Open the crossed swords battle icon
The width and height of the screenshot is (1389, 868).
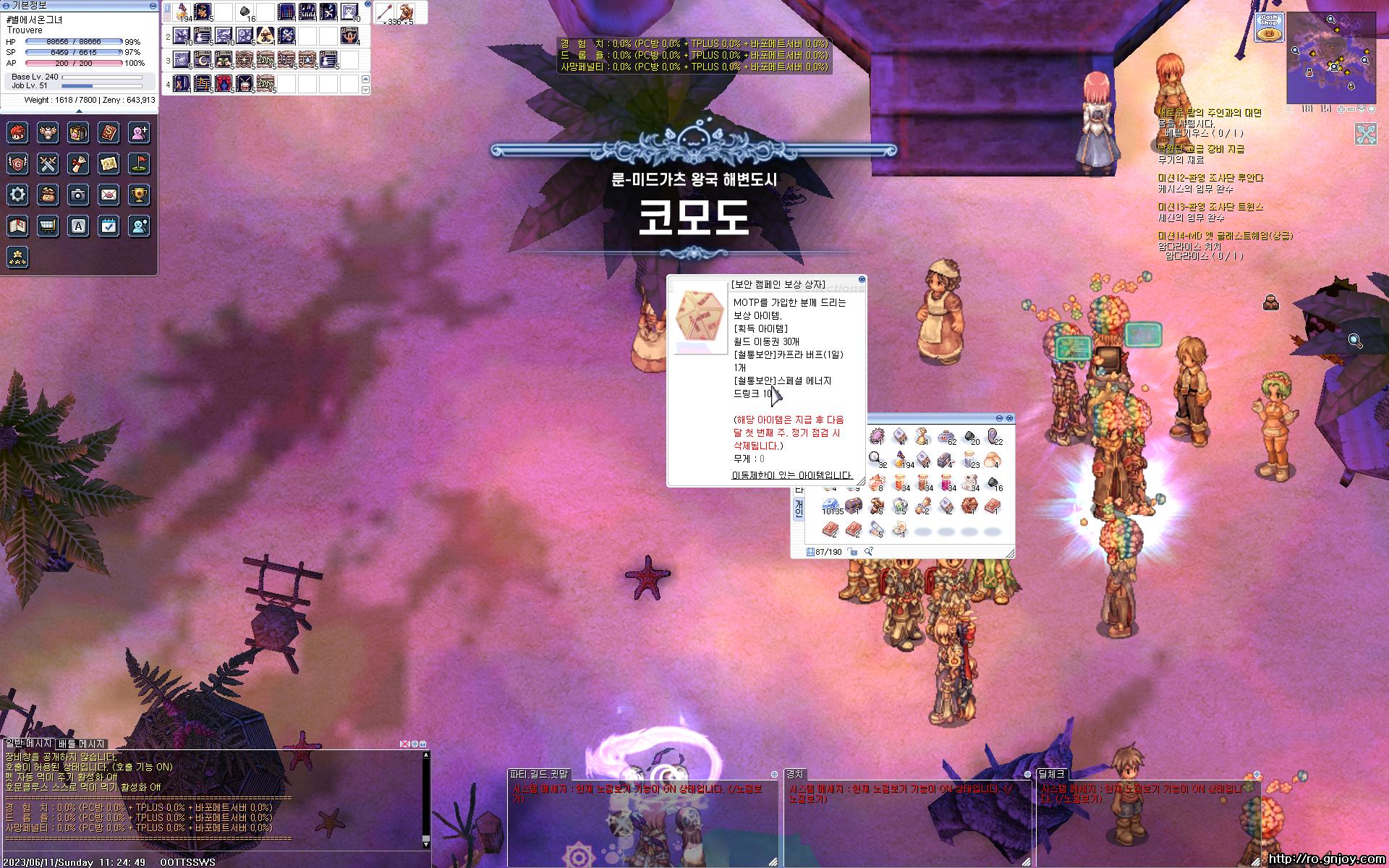(48, 163)
